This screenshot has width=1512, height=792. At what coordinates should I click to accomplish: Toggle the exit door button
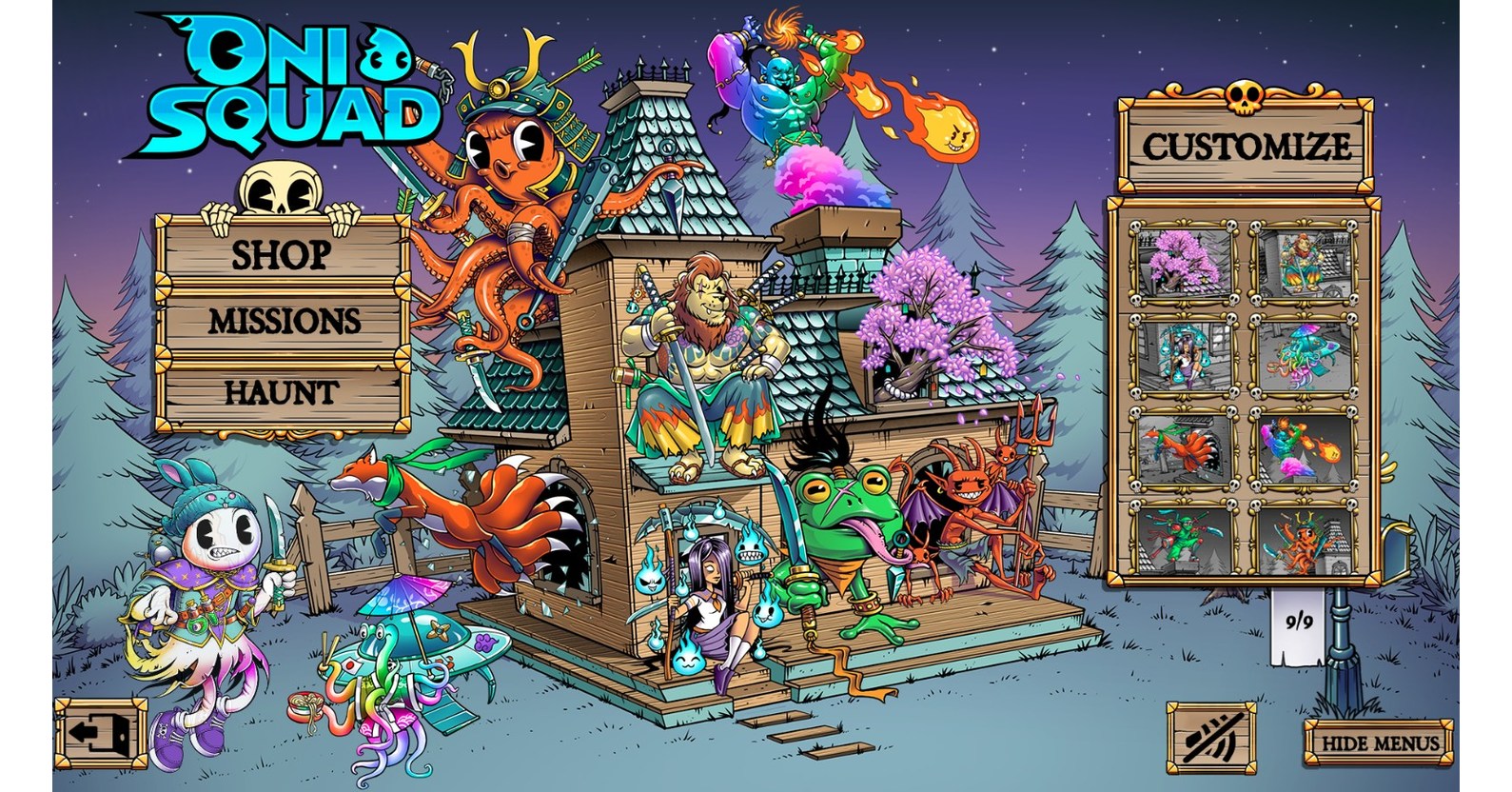point(103,732)
